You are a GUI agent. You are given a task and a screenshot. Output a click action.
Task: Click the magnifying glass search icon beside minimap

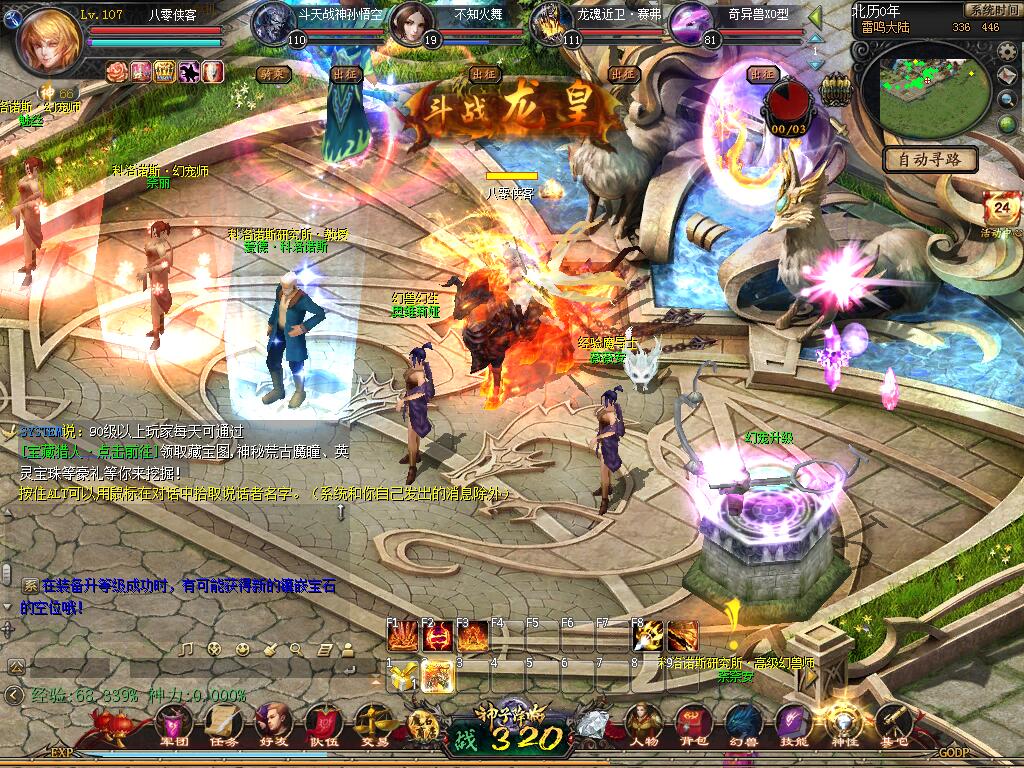tap(1009, 100)
